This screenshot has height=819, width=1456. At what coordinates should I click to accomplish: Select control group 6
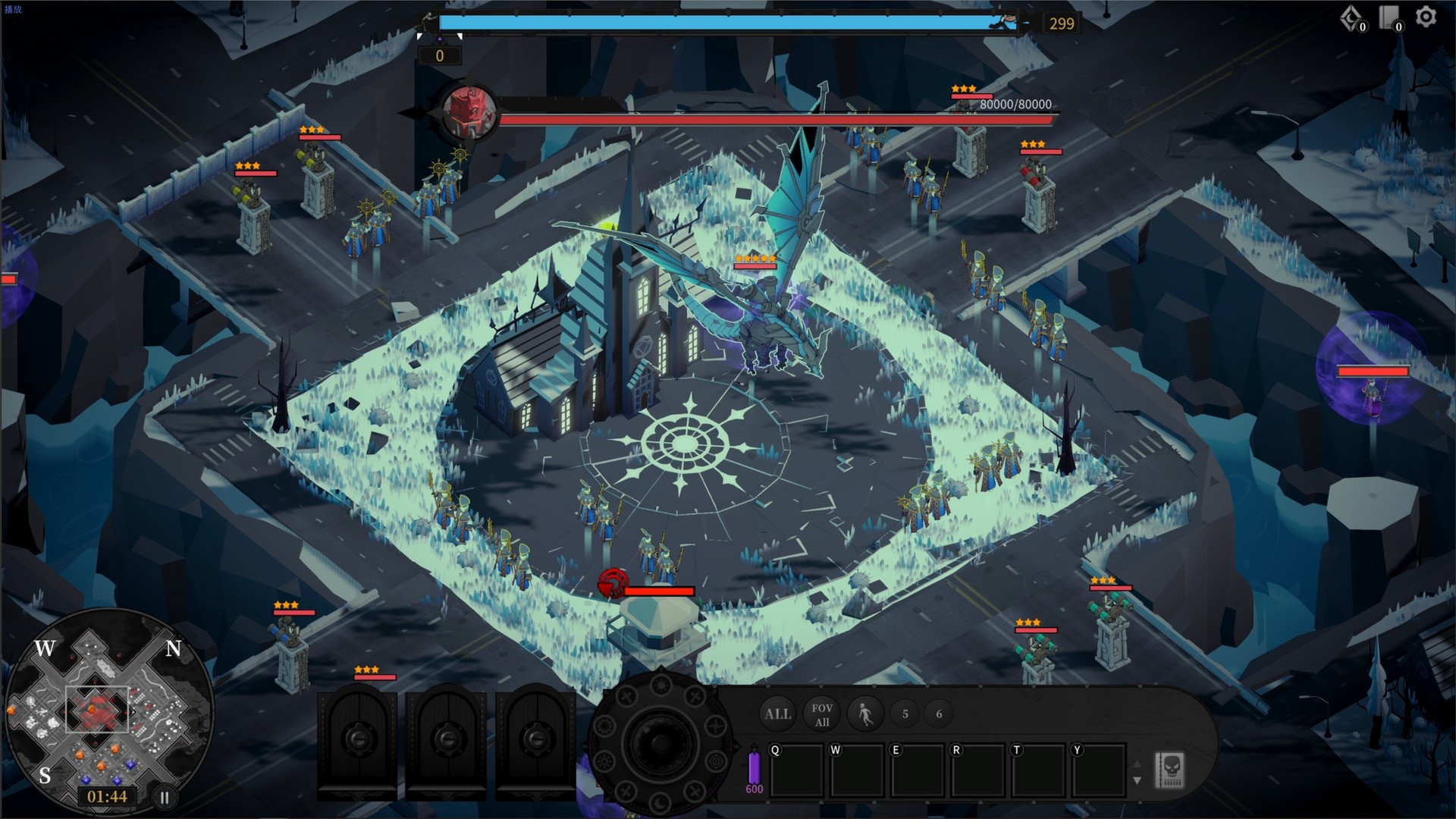938,714
